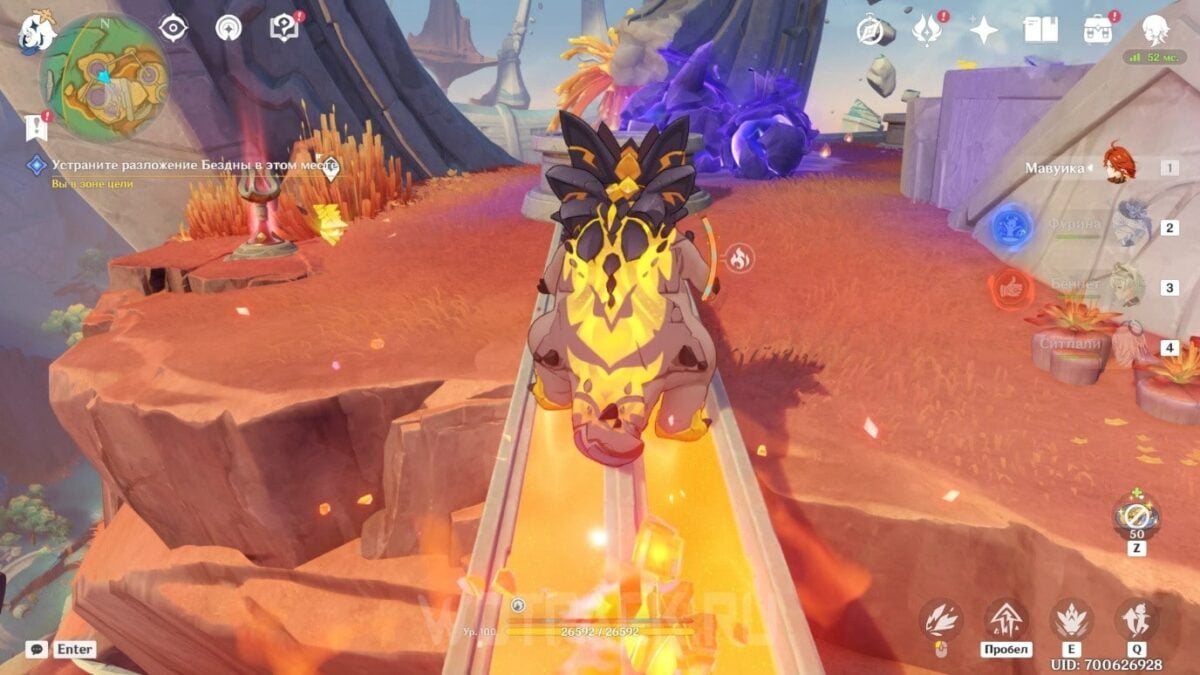Open the Wish star icon
Viewport: 1200px width, 675px height.
[x=984, y=30]
